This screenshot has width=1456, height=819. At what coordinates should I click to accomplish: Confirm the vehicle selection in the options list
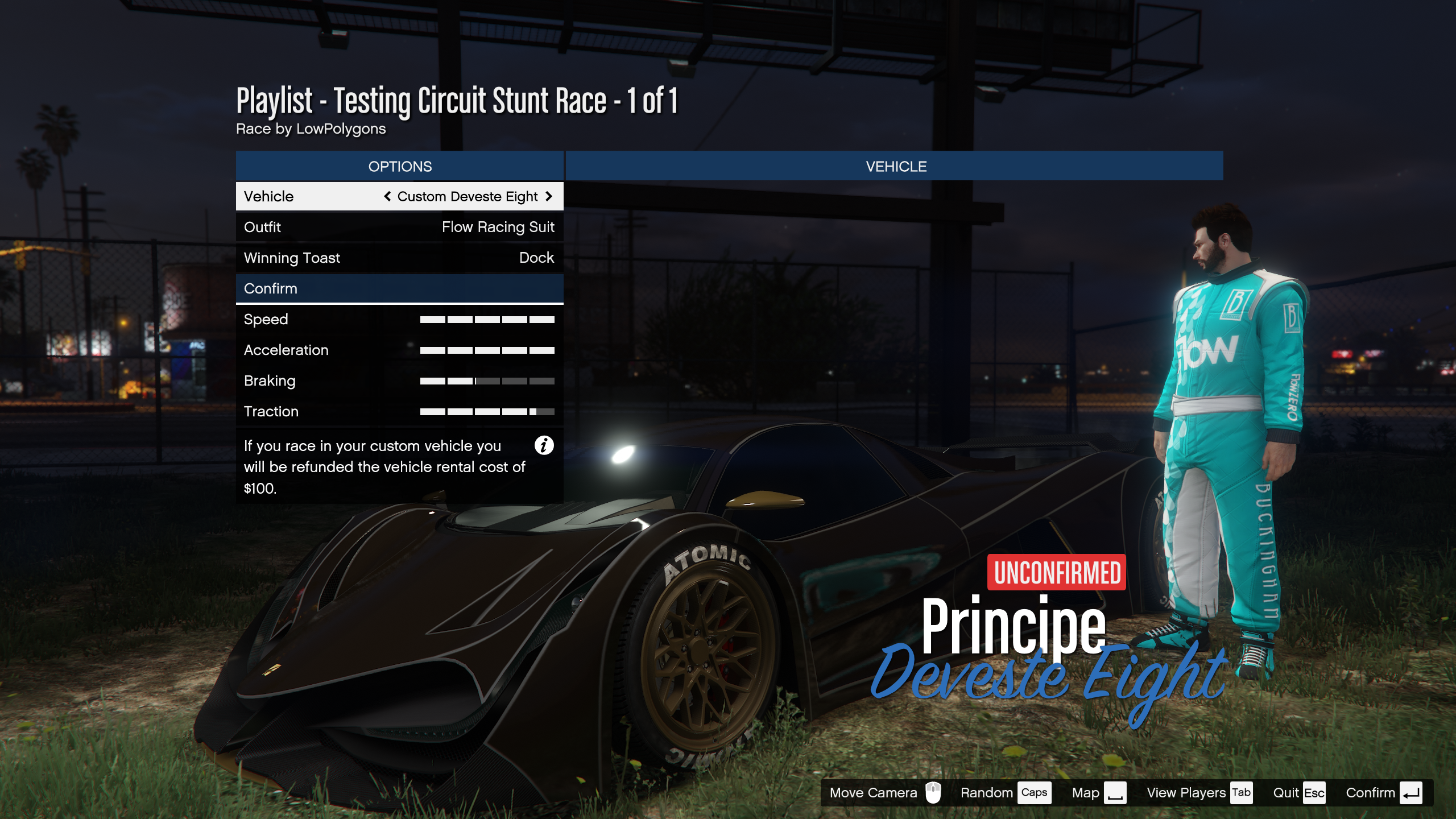(399, 288)
